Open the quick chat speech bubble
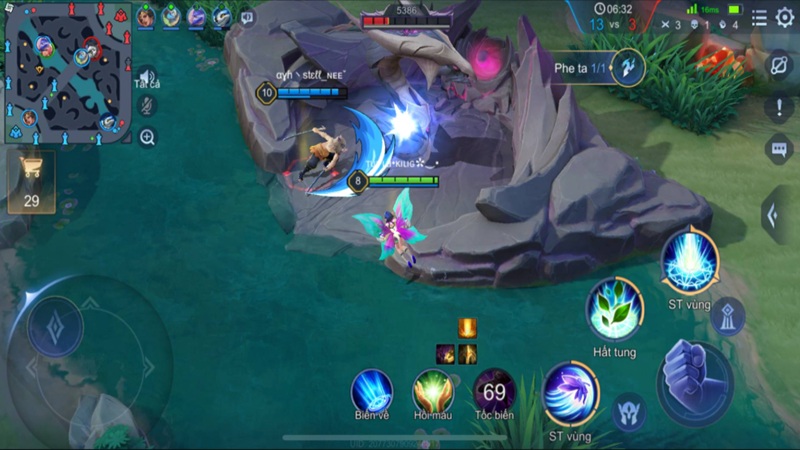800x450 pixels. point(779,149)
